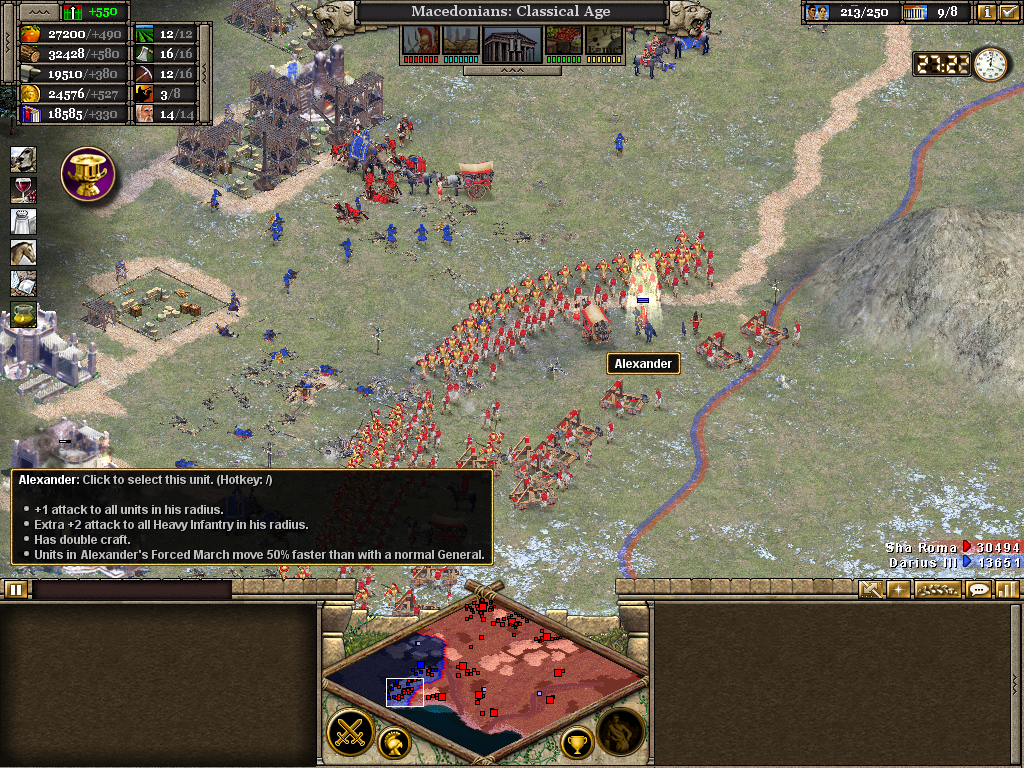
Task: Click the clock icon beside the timer
Action: (990, 64)
